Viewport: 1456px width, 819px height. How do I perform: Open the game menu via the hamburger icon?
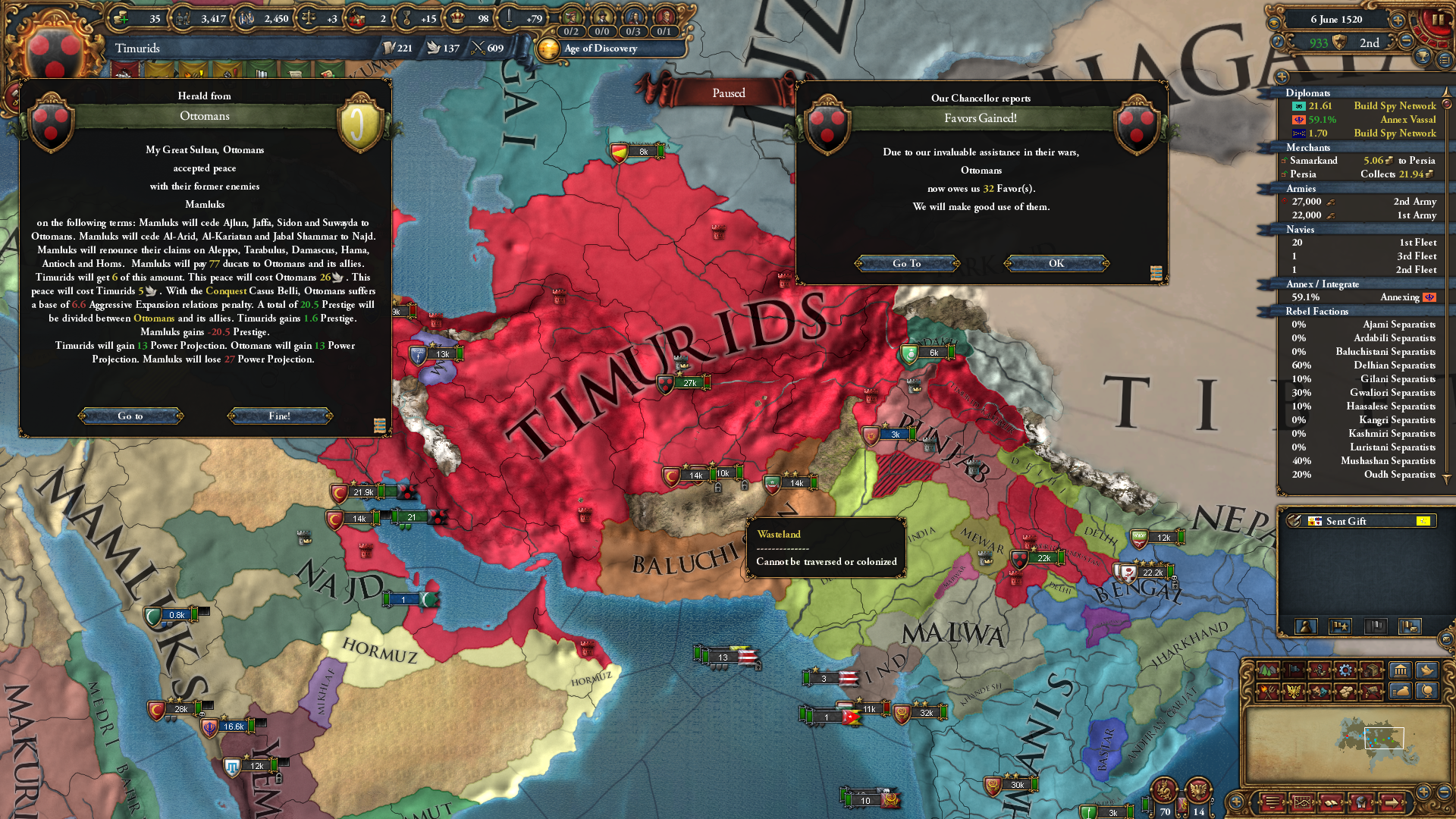point(1445,60)
